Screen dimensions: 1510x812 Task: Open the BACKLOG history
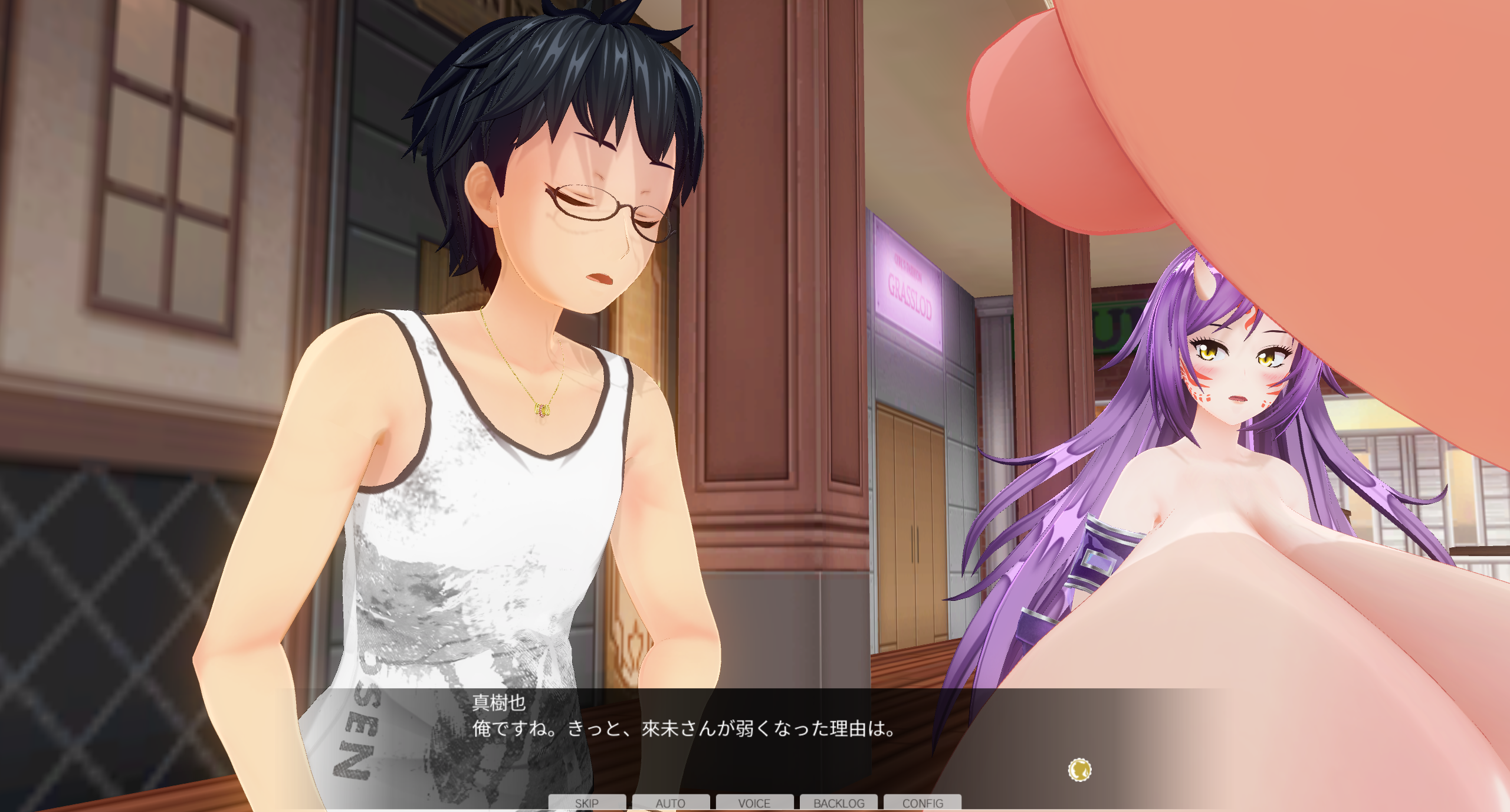839,803
